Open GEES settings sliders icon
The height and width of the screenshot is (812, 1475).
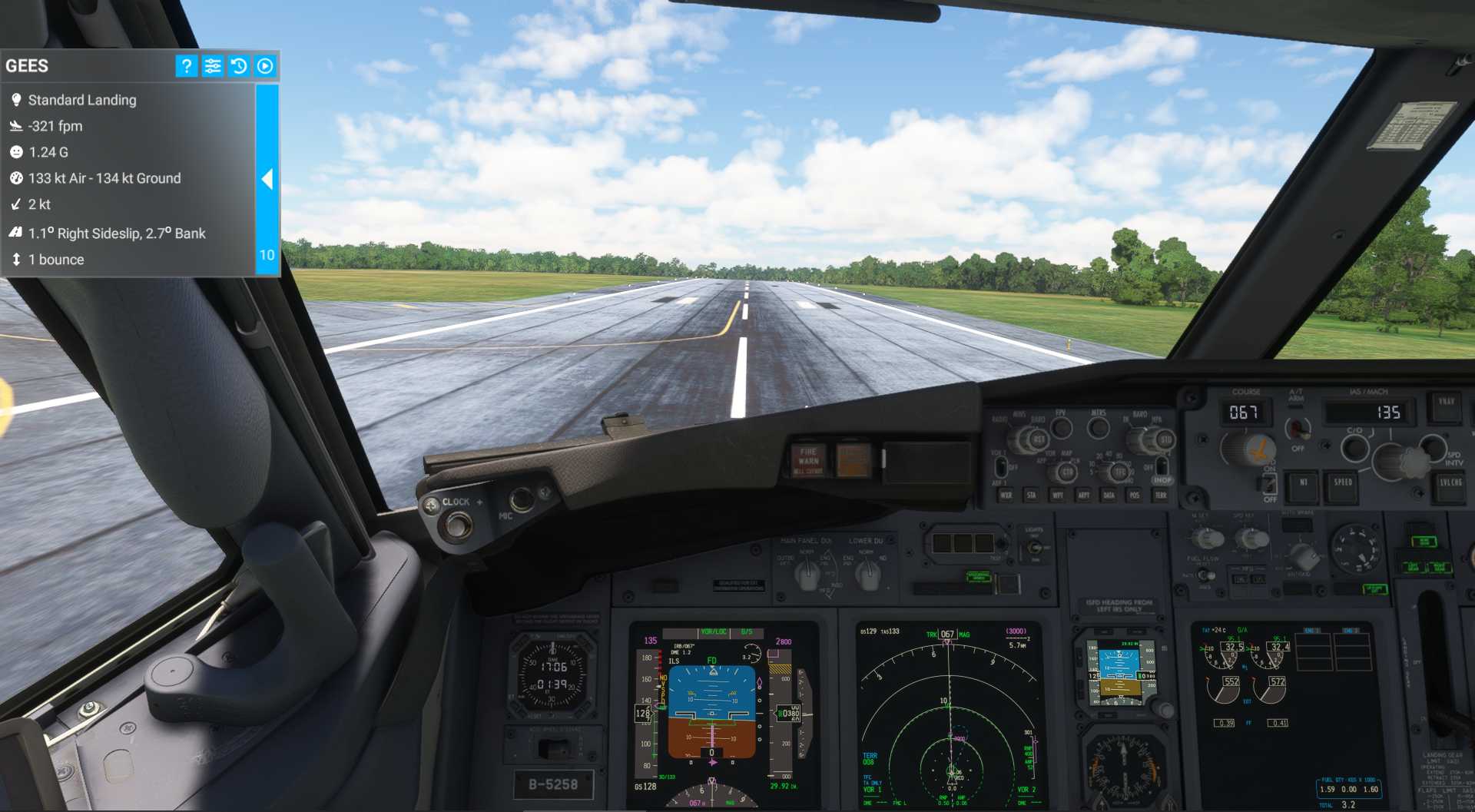click(x=213, y=66)
